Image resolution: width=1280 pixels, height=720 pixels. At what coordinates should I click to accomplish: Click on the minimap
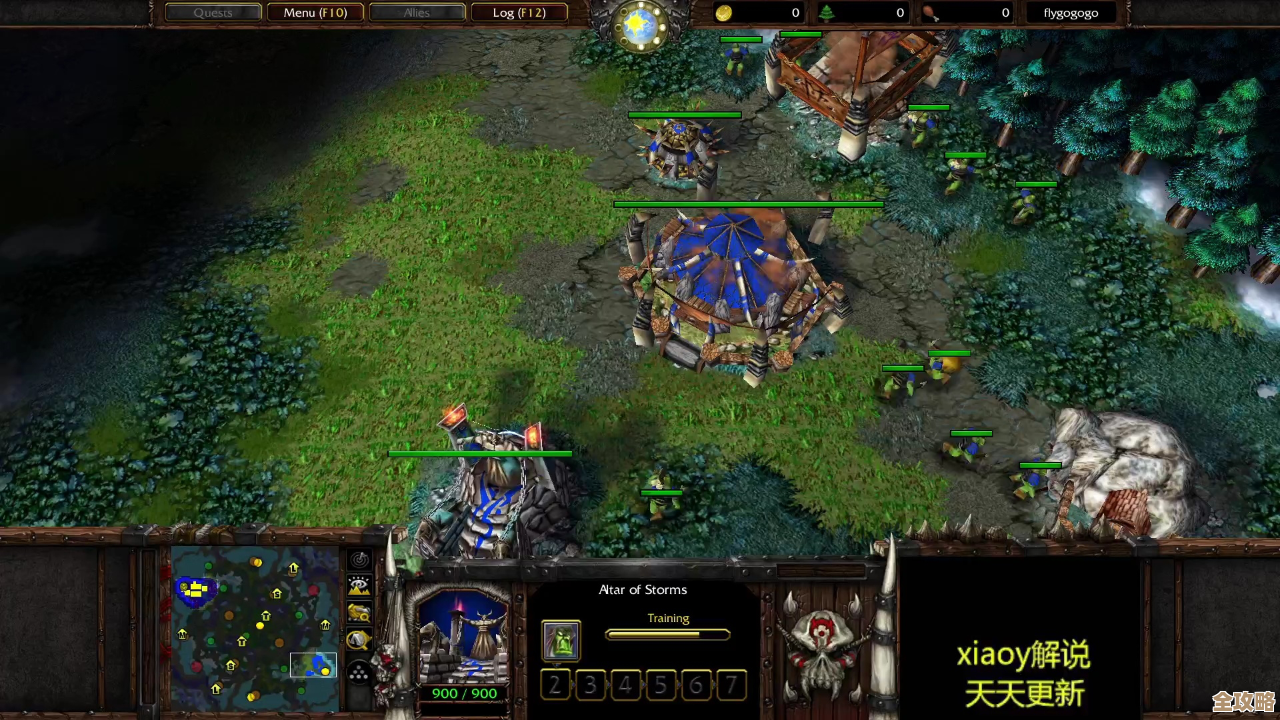click(255, 628)
